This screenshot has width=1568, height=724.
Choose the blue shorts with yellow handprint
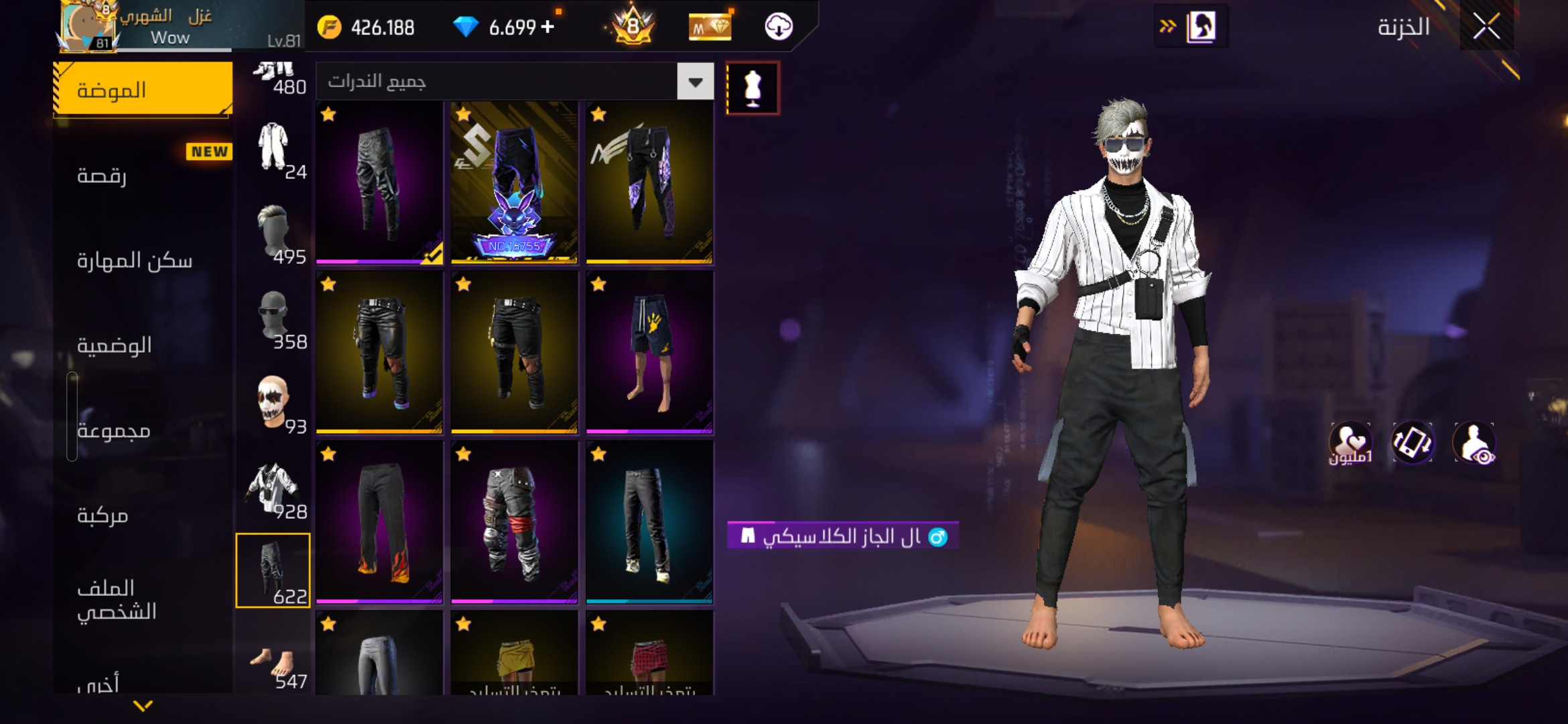(x=649, y=352)
